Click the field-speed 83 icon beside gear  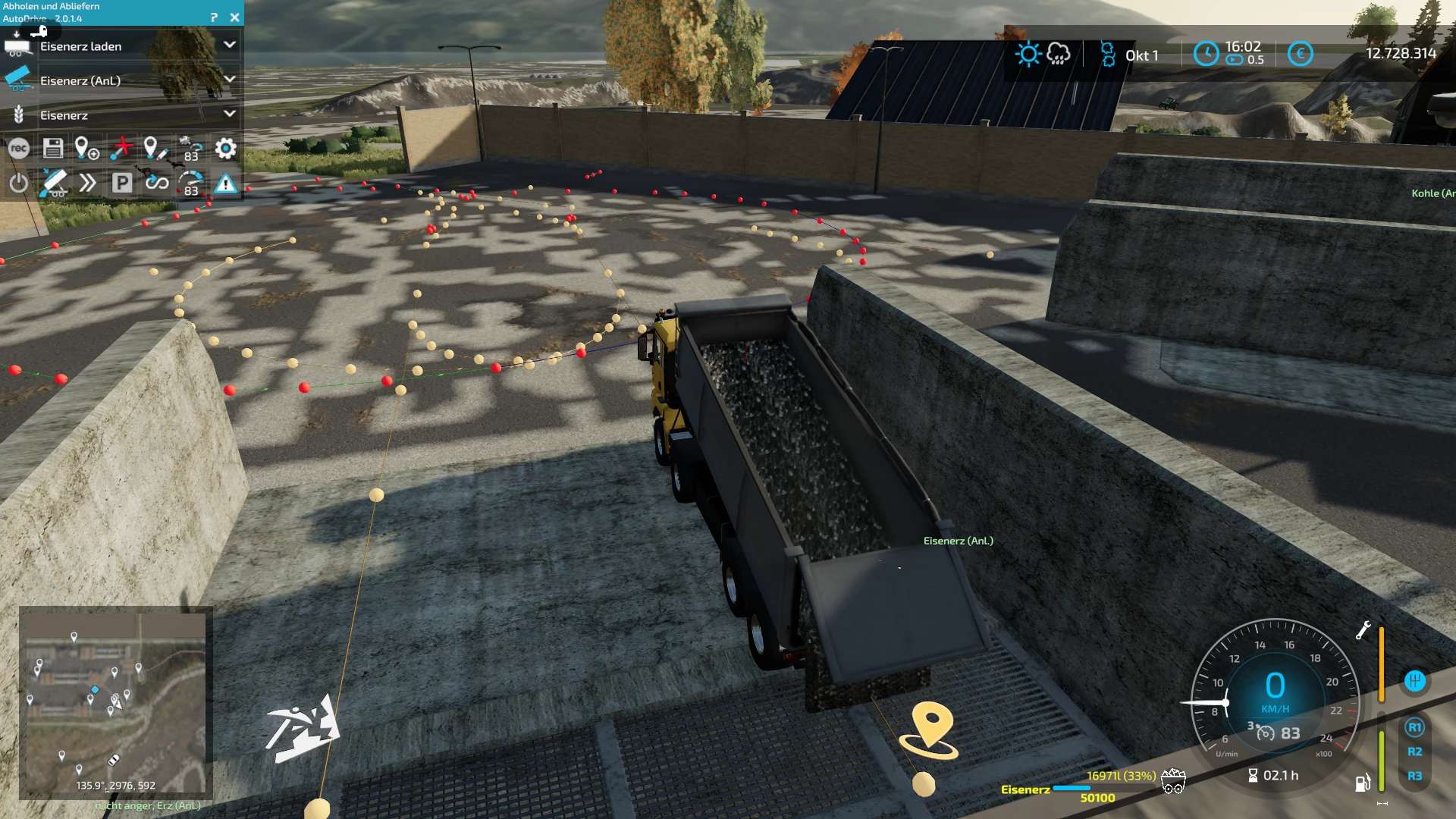point(190,149)
